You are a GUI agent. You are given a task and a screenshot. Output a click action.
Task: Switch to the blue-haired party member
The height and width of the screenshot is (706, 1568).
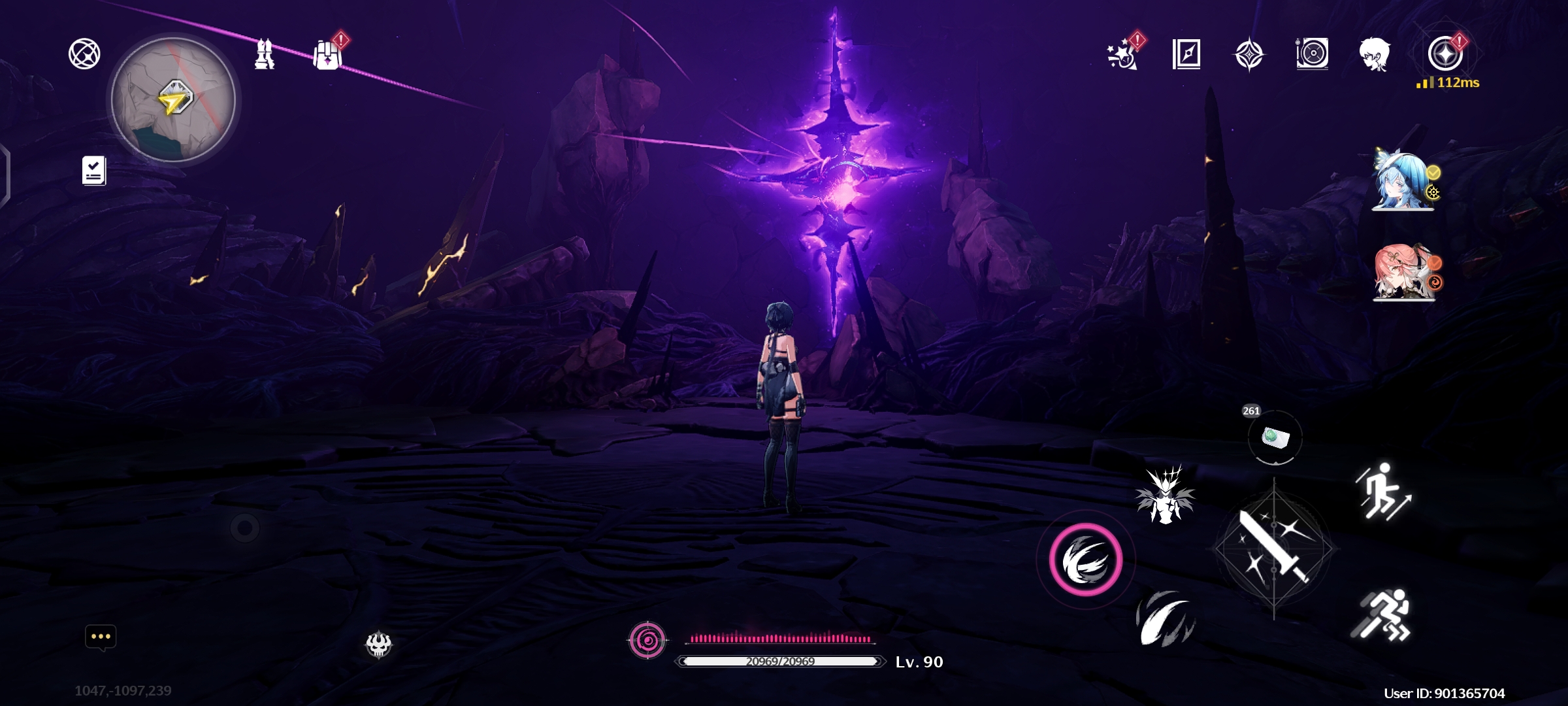[1403, 181]
